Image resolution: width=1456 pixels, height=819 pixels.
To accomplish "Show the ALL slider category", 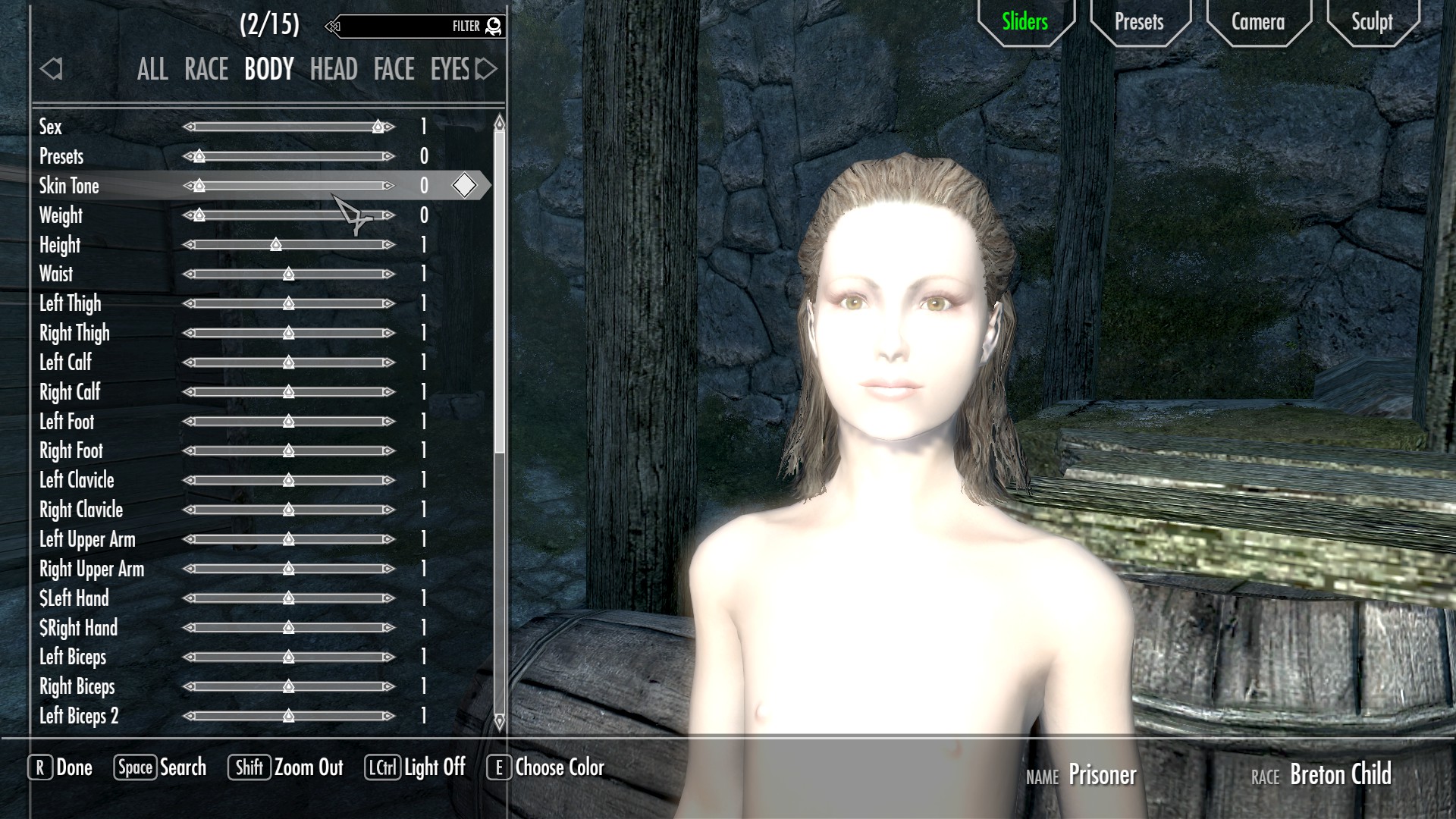I will tap(152, 70).
